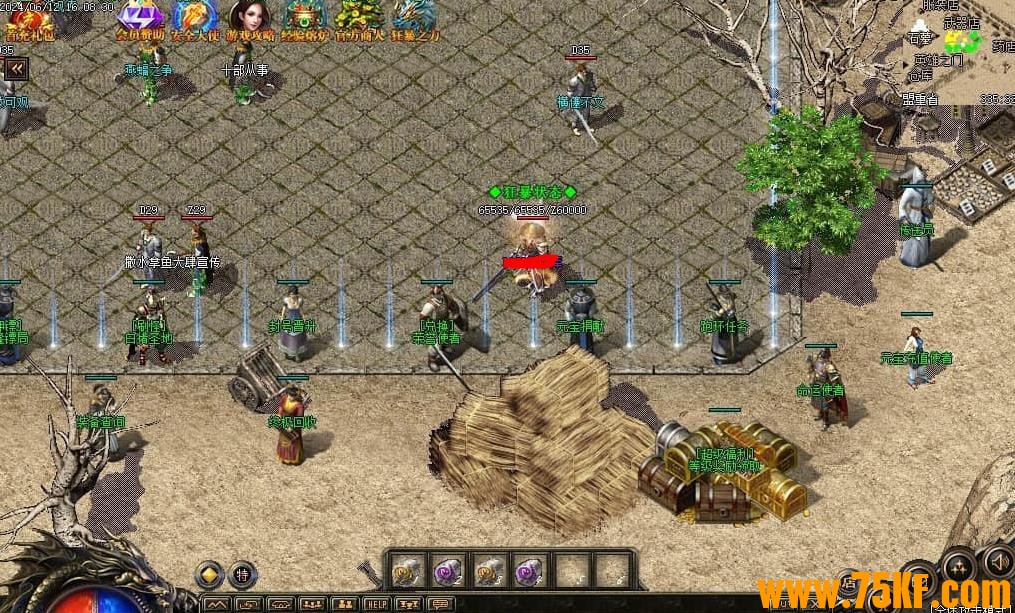The width and height of the screenshot is (1015, 613).
Task: Click the round 特 button
Action: 243,575
